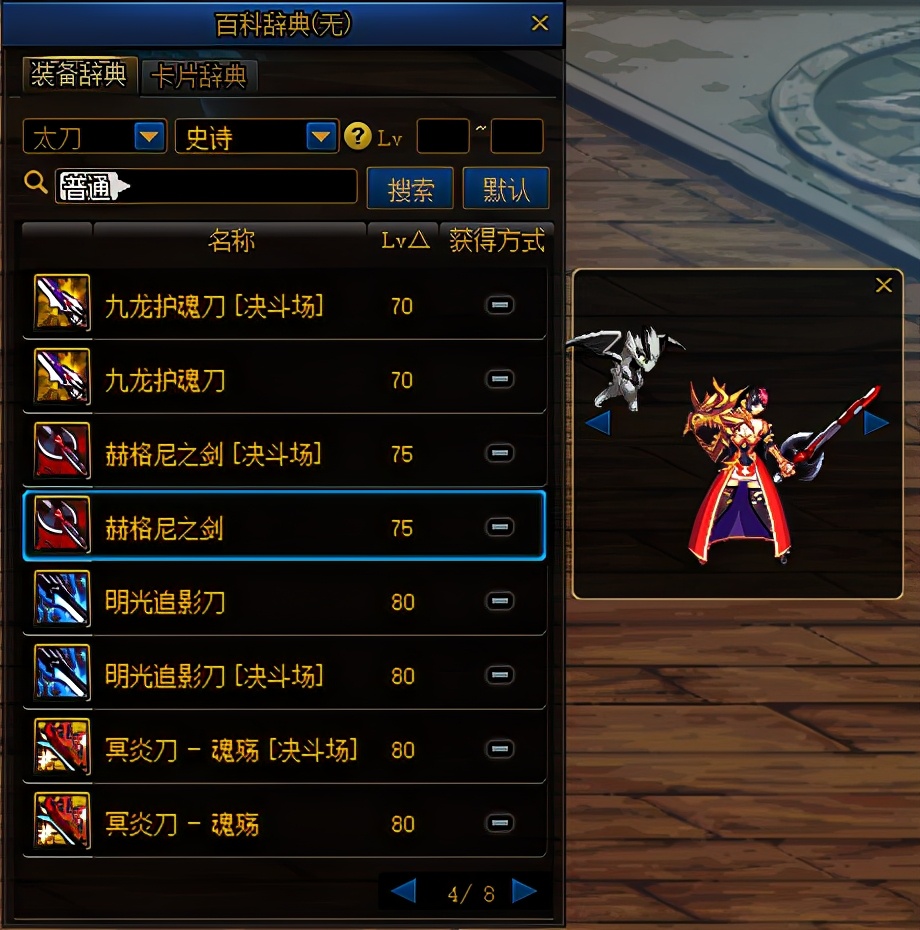
Task: Focus the minimum level input box
Action: tap(442, 136)
